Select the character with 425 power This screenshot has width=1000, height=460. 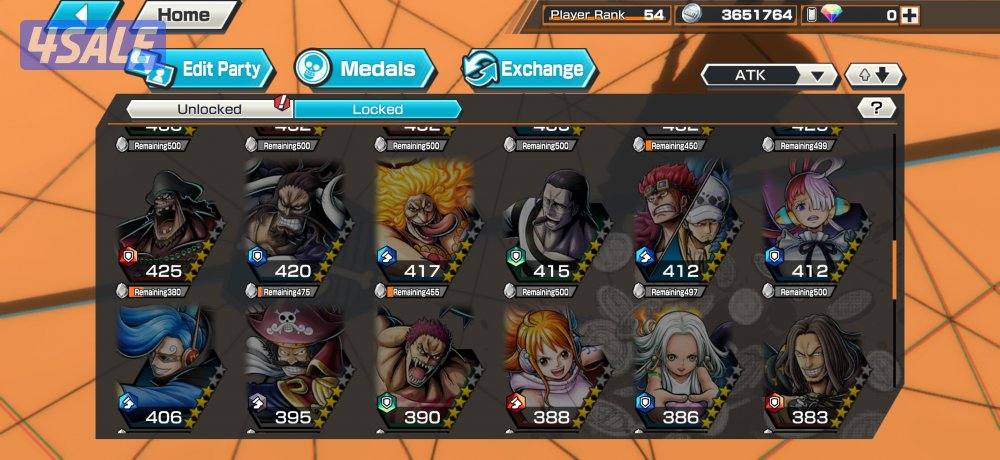[x=162, y=222]
